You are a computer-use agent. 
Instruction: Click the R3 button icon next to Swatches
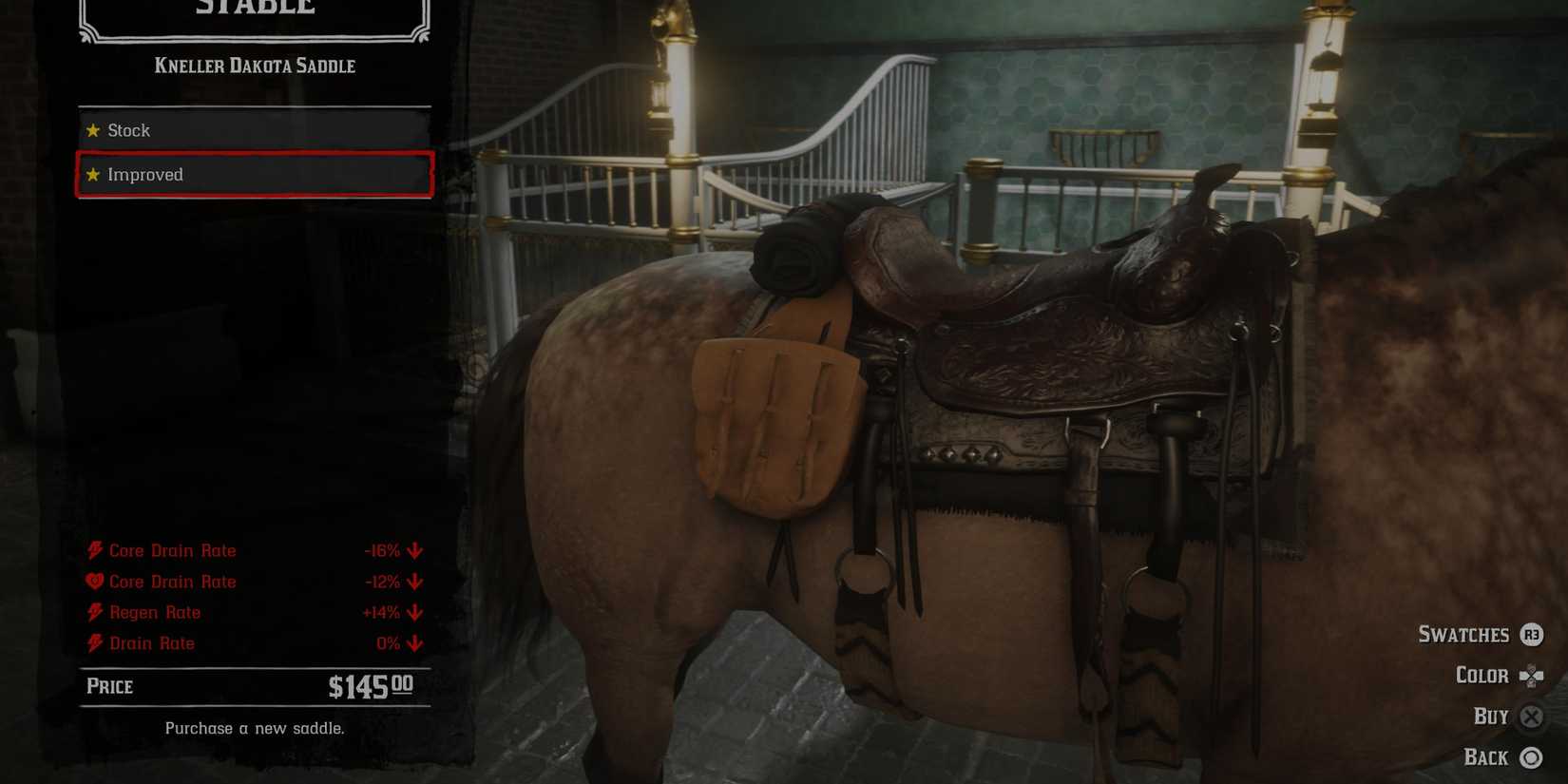click(1532, 635)
